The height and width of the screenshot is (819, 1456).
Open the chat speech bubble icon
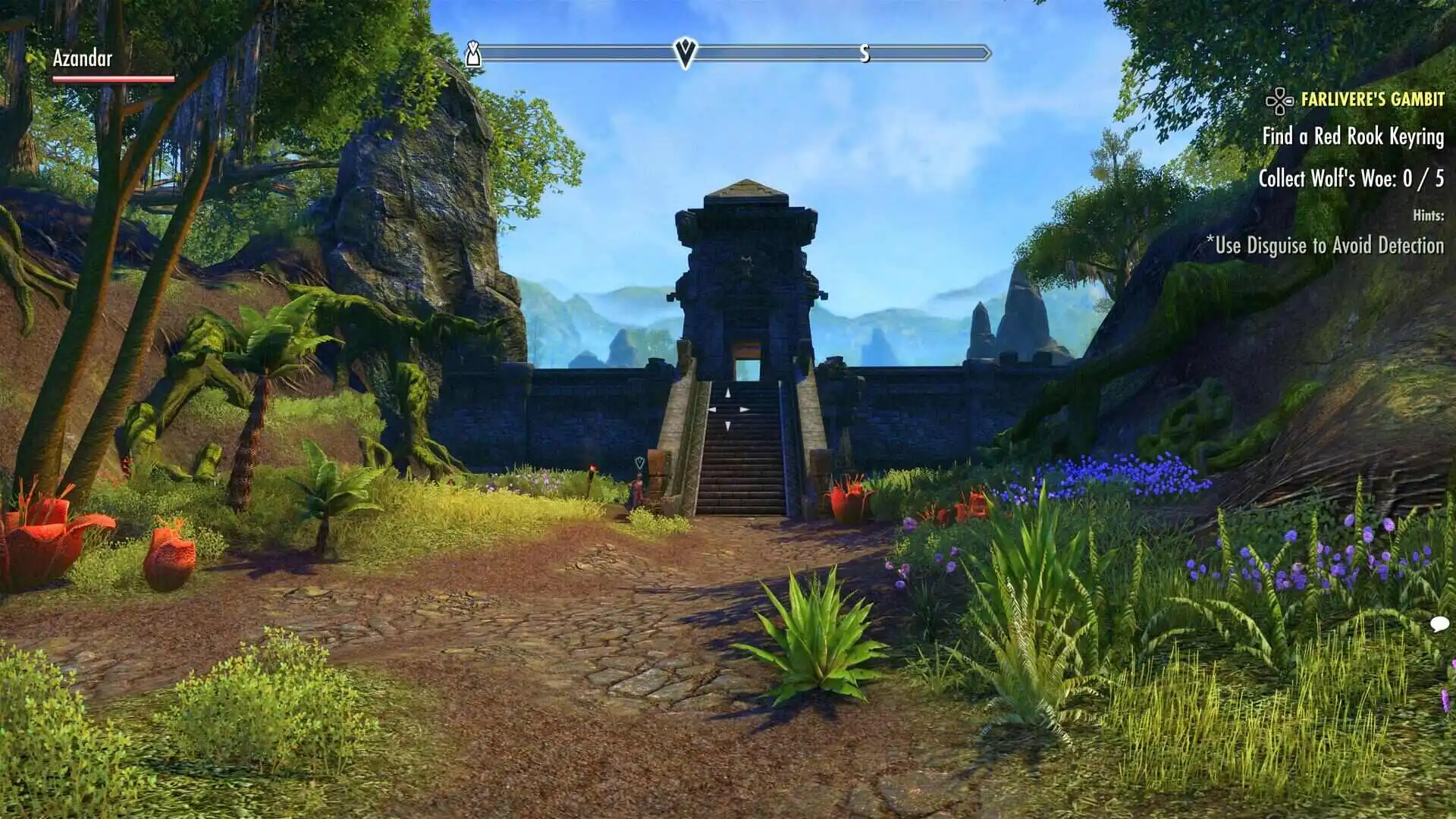[x=1439, y=624]
